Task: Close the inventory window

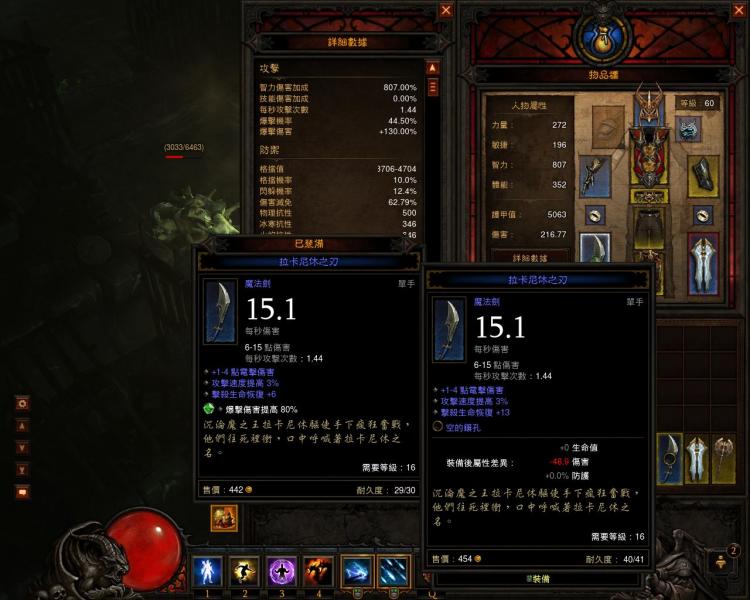Action: point(741,10)
